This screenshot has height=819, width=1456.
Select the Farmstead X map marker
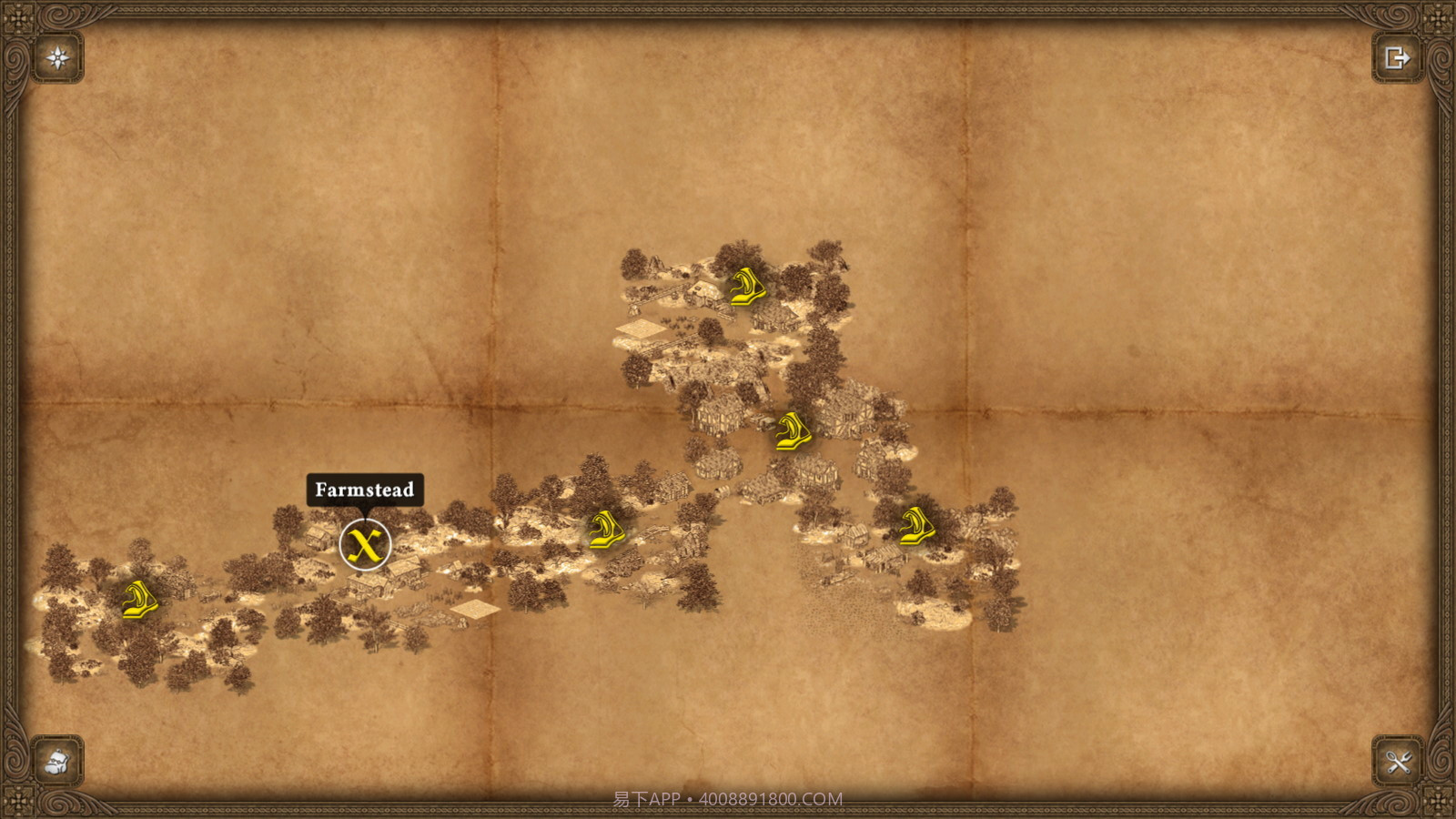[365, 545]
